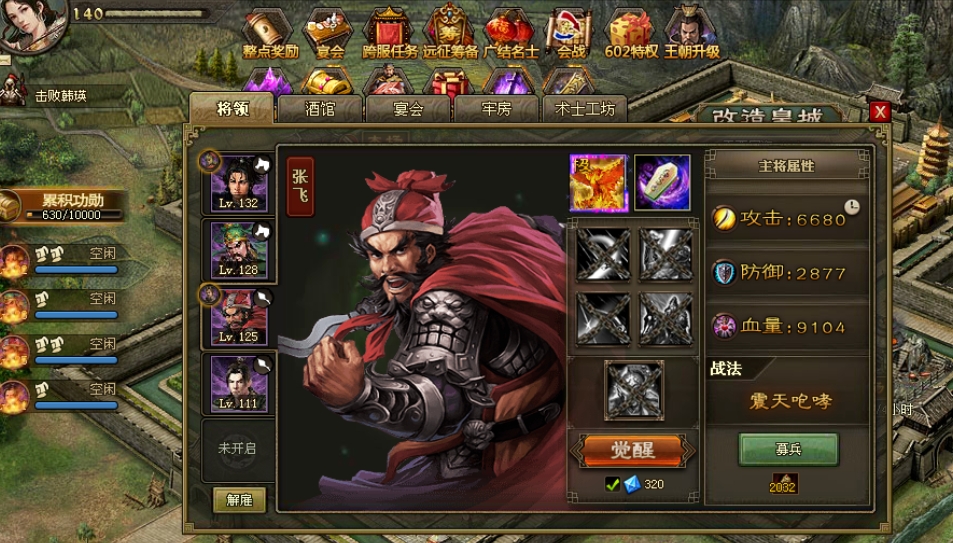Recruit troops with the green 募兵 button

tap(789, 450)
